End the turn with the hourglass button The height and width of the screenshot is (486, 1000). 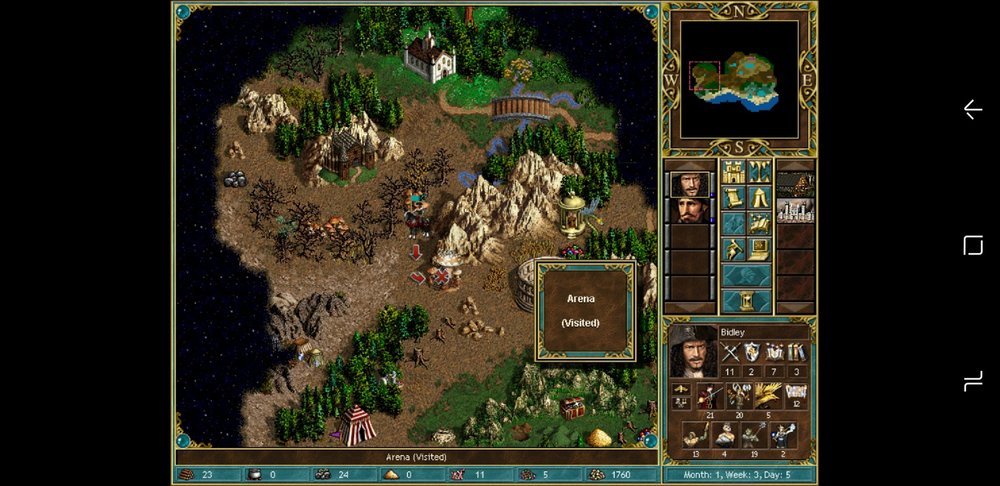[x=746, y=301]
